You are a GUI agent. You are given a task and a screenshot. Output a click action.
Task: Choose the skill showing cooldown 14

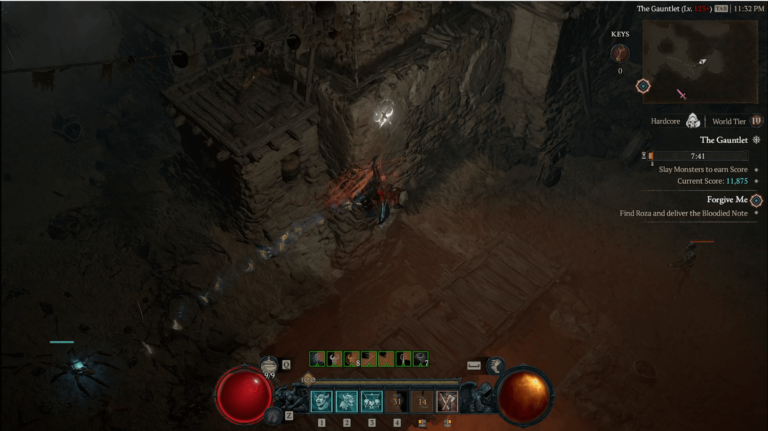click(x=422, y=401)
